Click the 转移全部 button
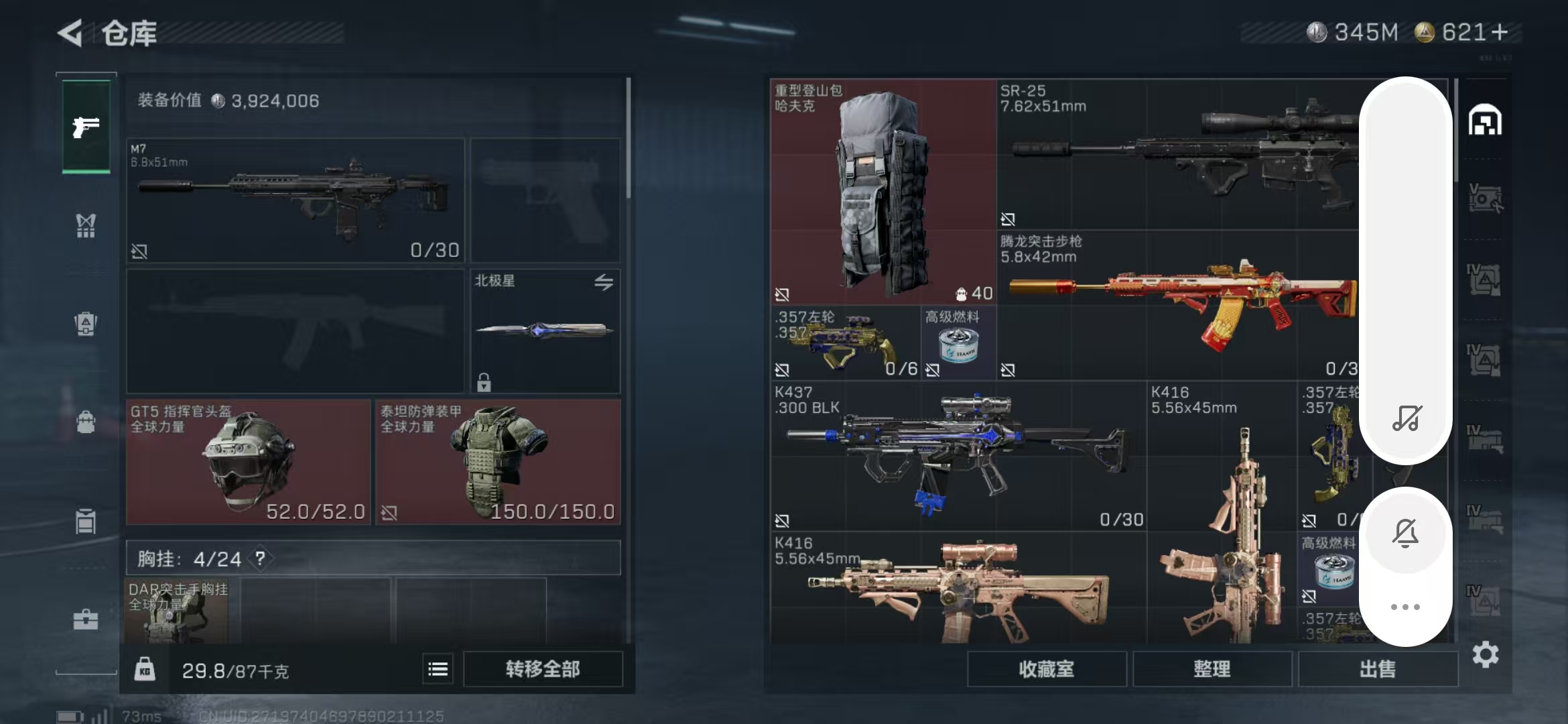1568x724 pixels. click(x=543, y=669)
